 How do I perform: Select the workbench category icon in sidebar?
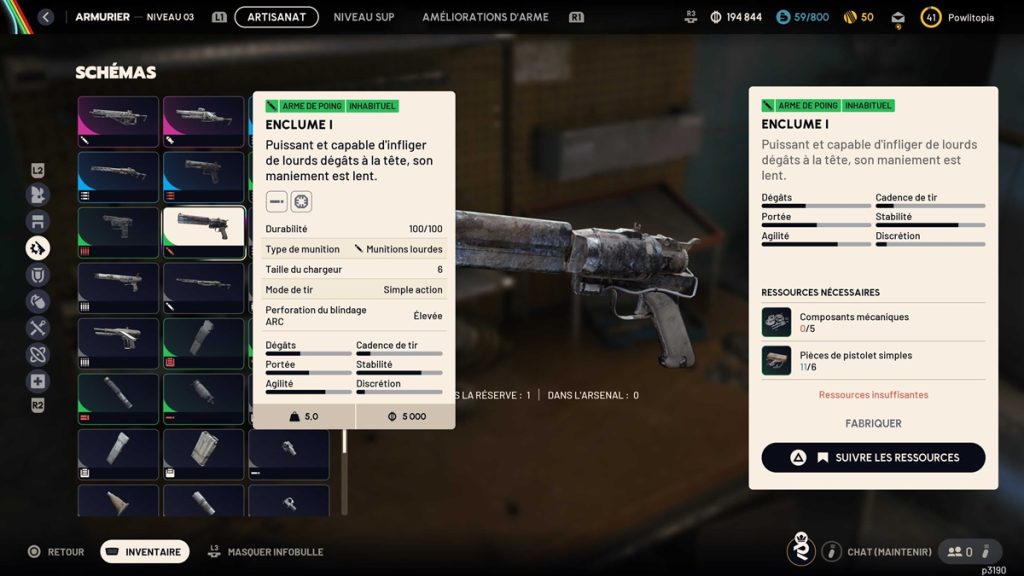pos(38,221)
